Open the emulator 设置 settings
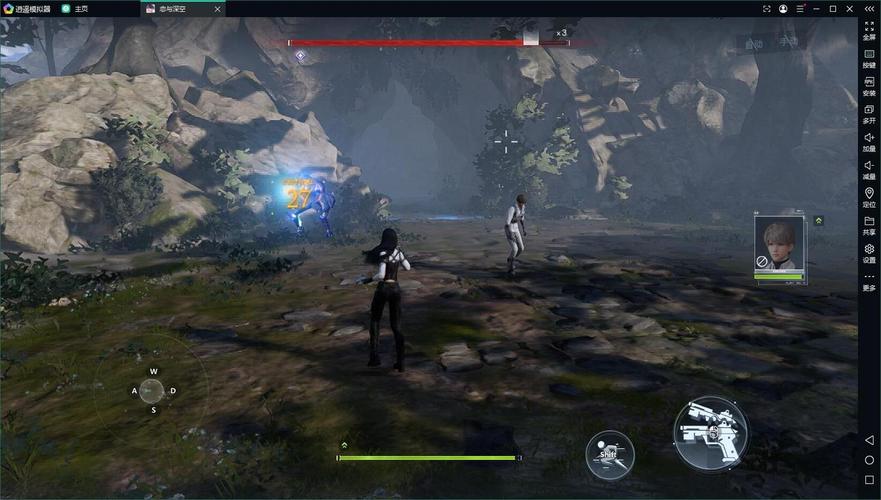This screenshot has height=500, width=881. tap(869, 253)
